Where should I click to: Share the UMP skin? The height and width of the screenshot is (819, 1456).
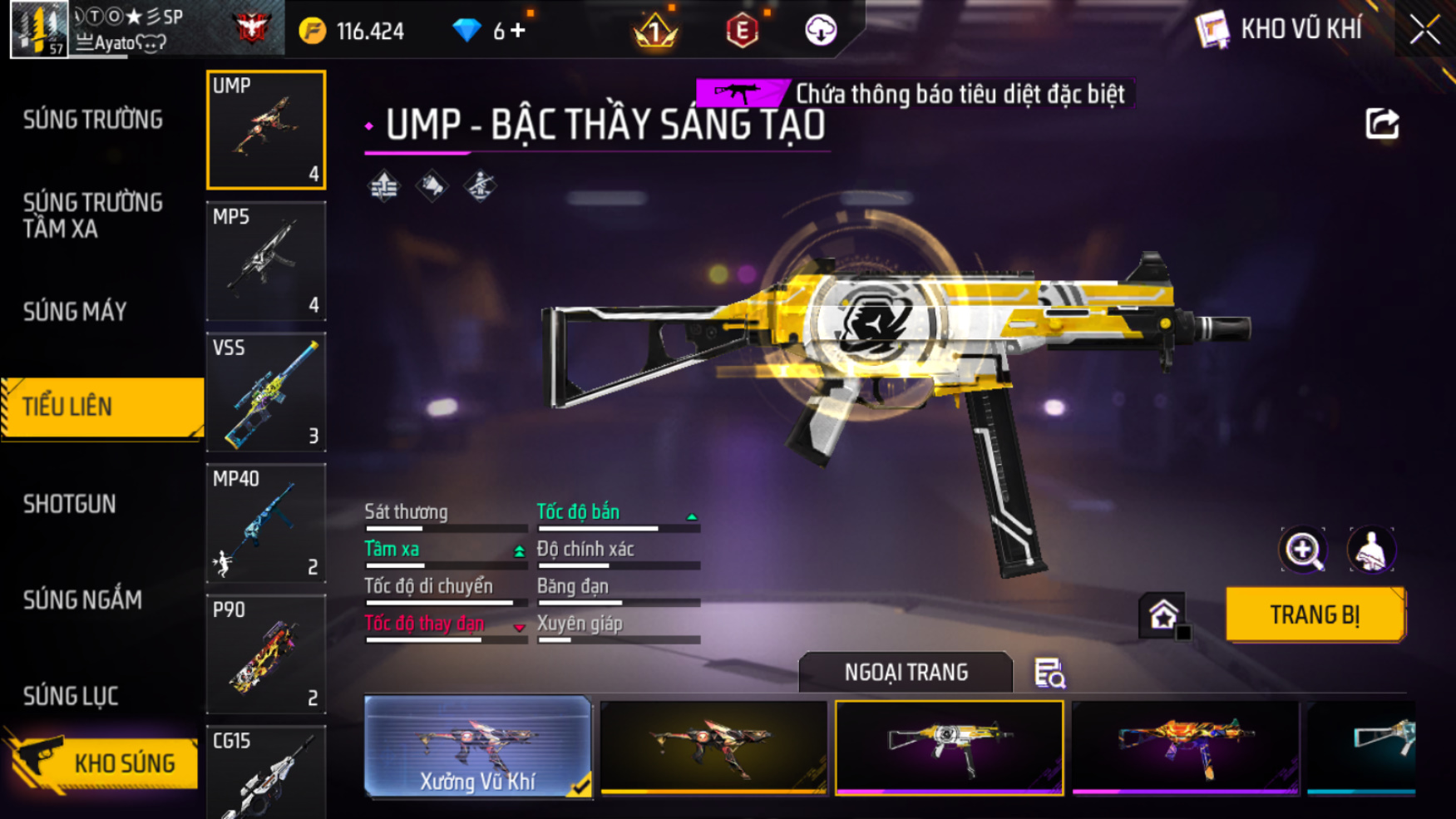tap(1382, 124)
